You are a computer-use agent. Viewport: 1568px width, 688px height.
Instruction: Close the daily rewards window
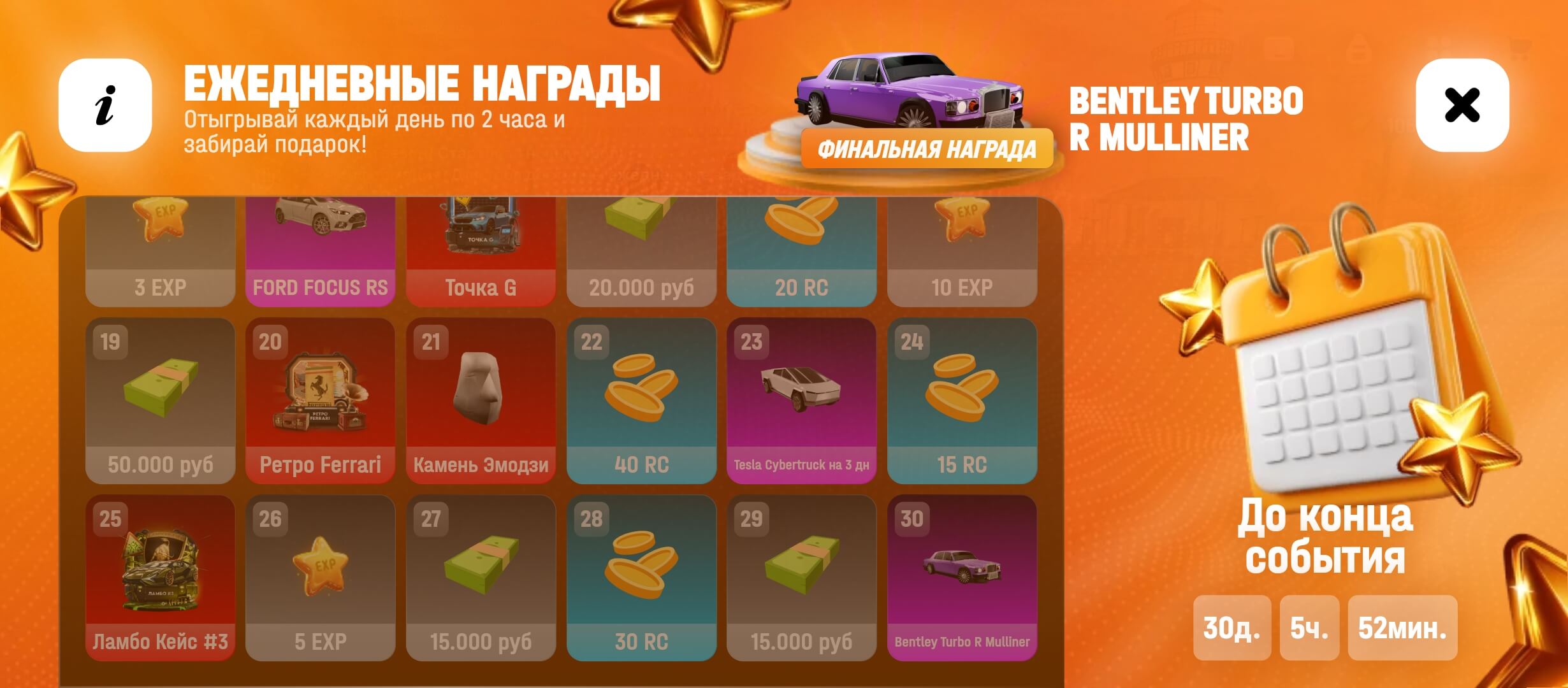coord(1462,105)
